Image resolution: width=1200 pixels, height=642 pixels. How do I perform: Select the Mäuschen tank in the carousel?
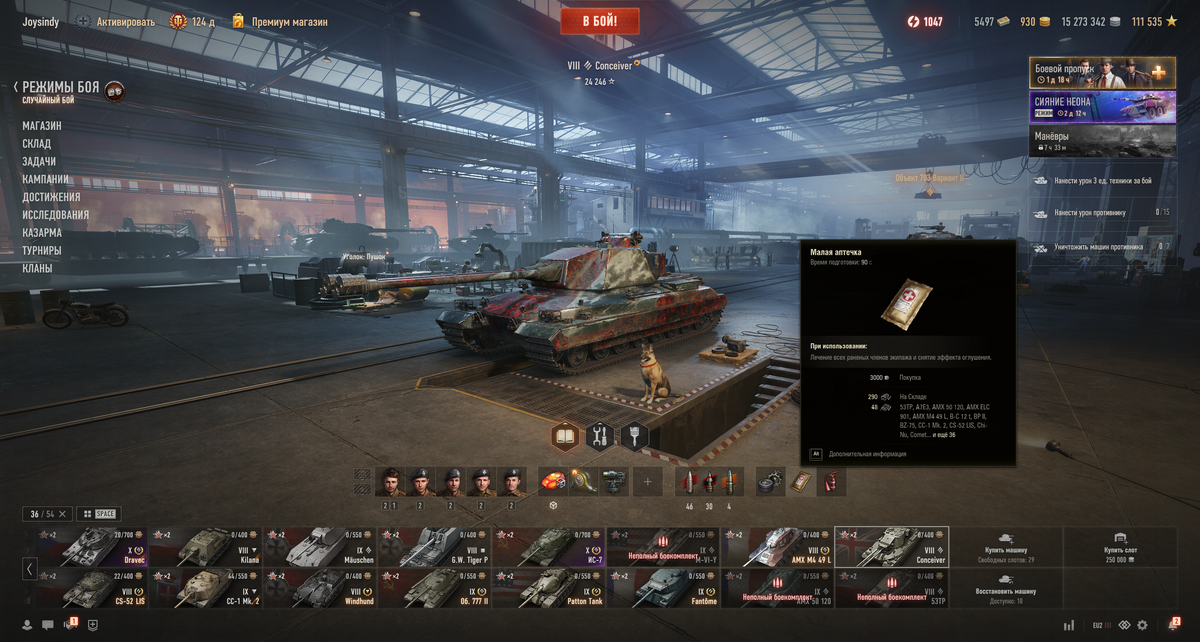point(320,547)
